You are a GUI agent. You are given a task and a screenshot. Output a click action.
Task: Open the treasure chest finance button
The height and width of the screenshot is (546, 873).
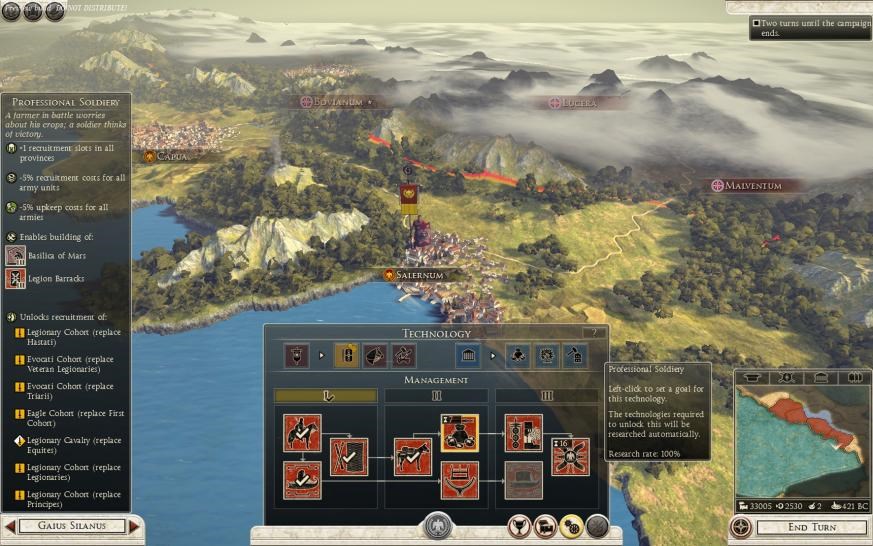tap(545, 525)
